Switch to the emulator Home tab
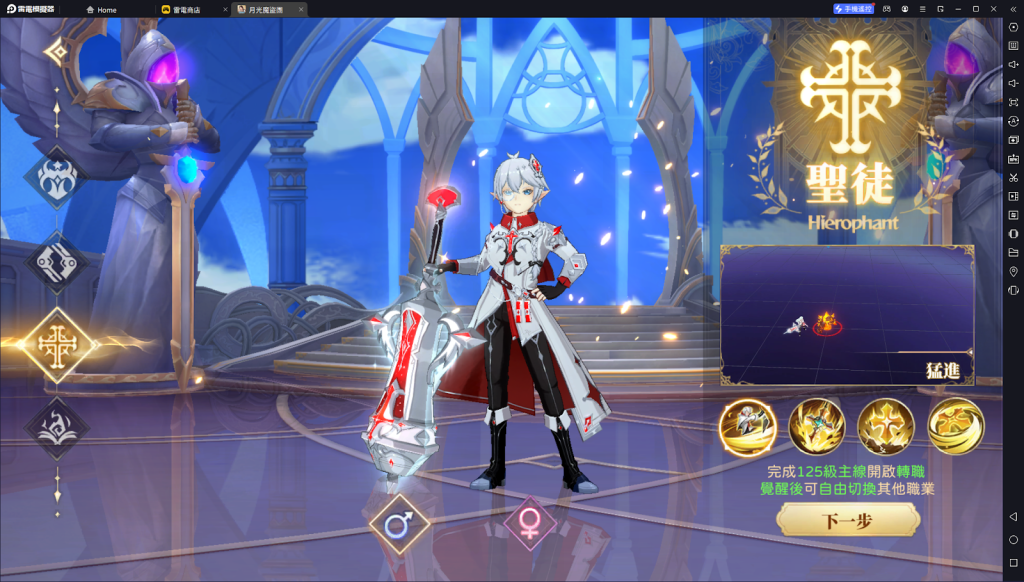 (102, 9)
